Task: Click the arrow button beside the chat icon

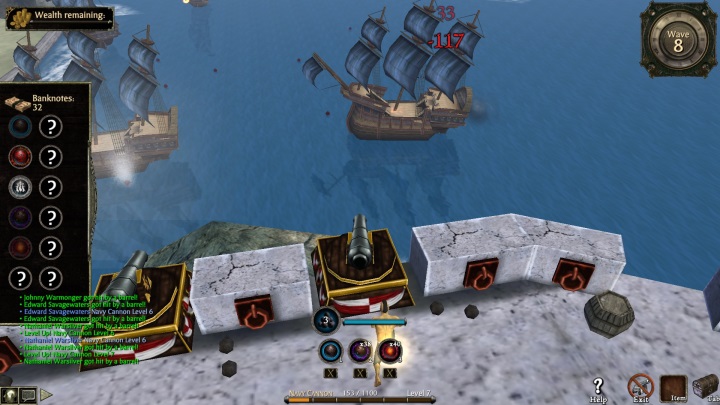Action: tap(46, 395)
